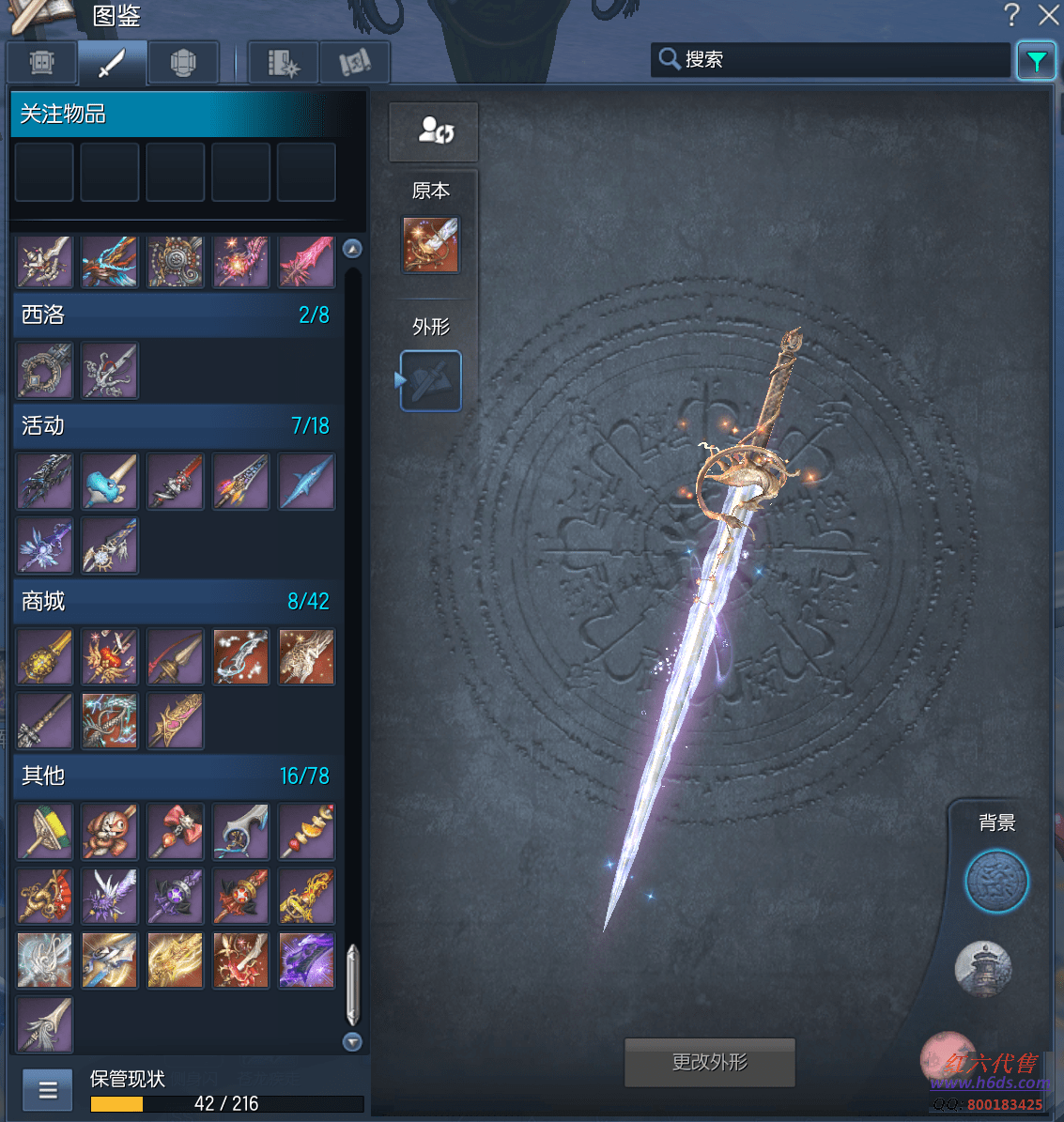Expand the 西洛 category header
This screenshot has width=1064, height=1122.
tap(175, 315)
